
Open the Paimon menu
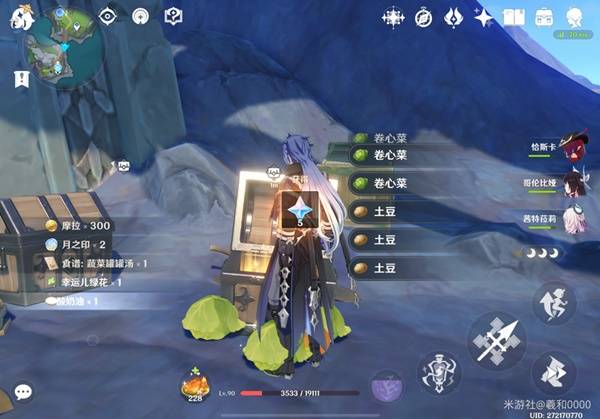(x=20, y=16)
